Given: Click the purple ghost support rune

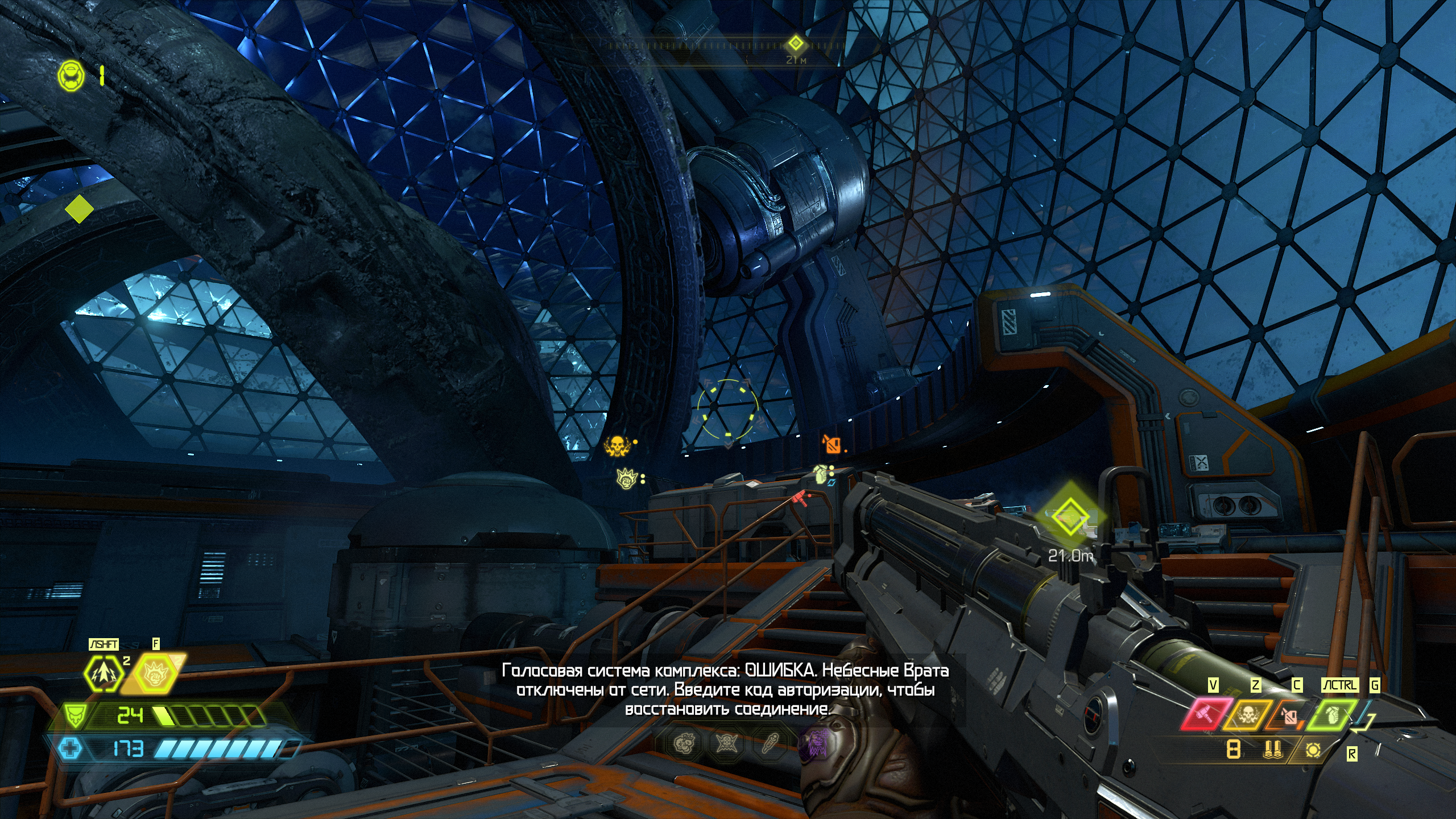Looking at the screenshot, I should [x=812, y=744].
